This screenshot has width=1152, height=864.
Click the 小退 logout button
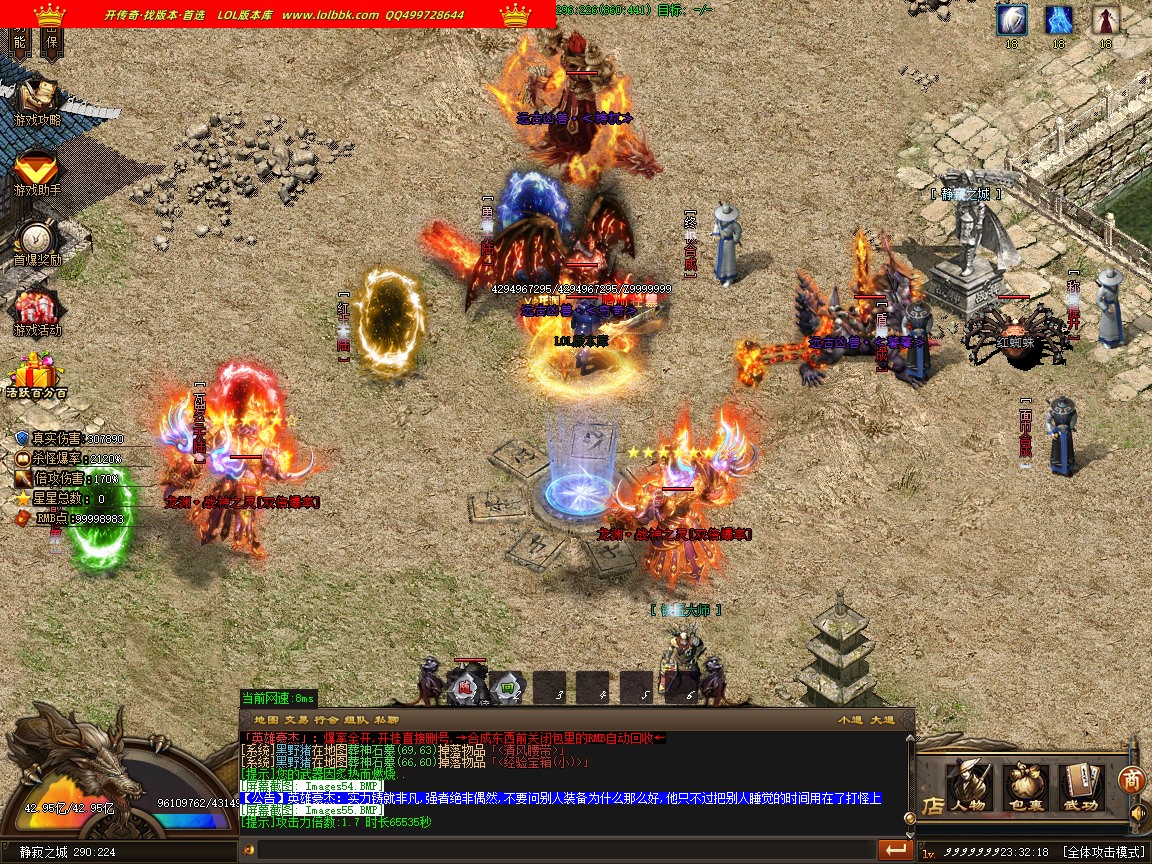click(850, 720)
